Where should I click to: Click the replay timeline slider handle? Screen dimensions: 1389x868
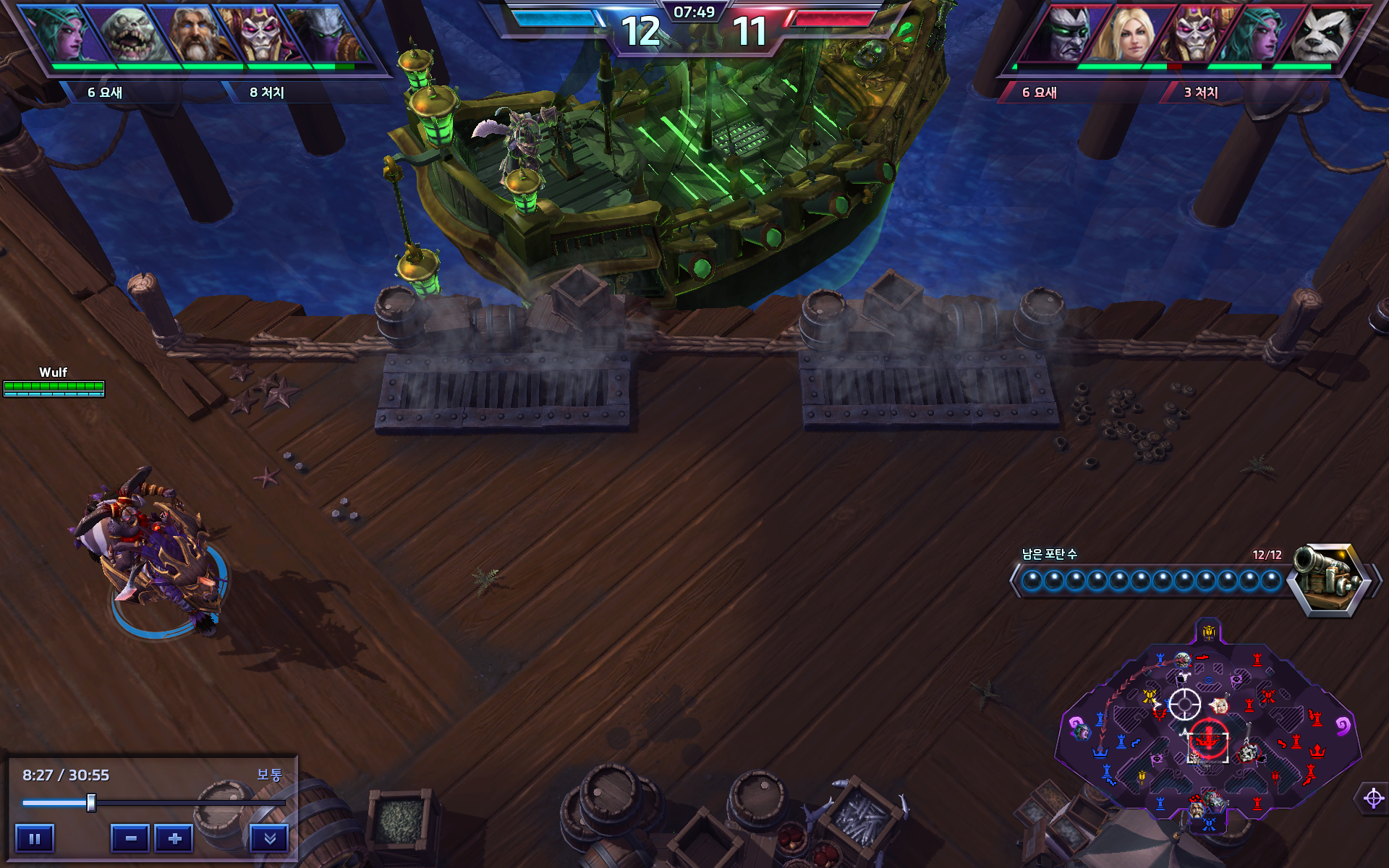point(91,802)
